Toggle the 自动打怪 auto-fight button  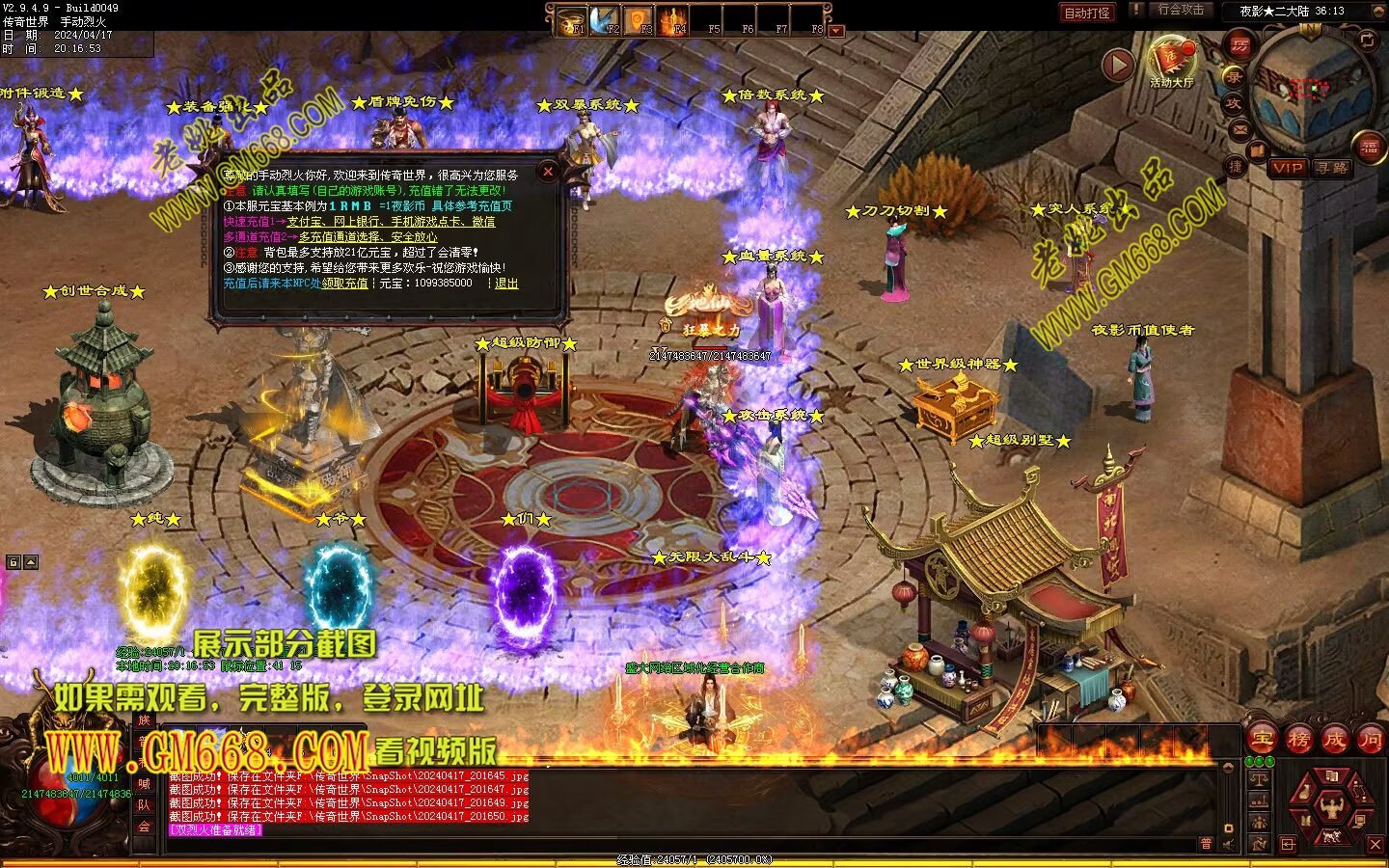1086,13
